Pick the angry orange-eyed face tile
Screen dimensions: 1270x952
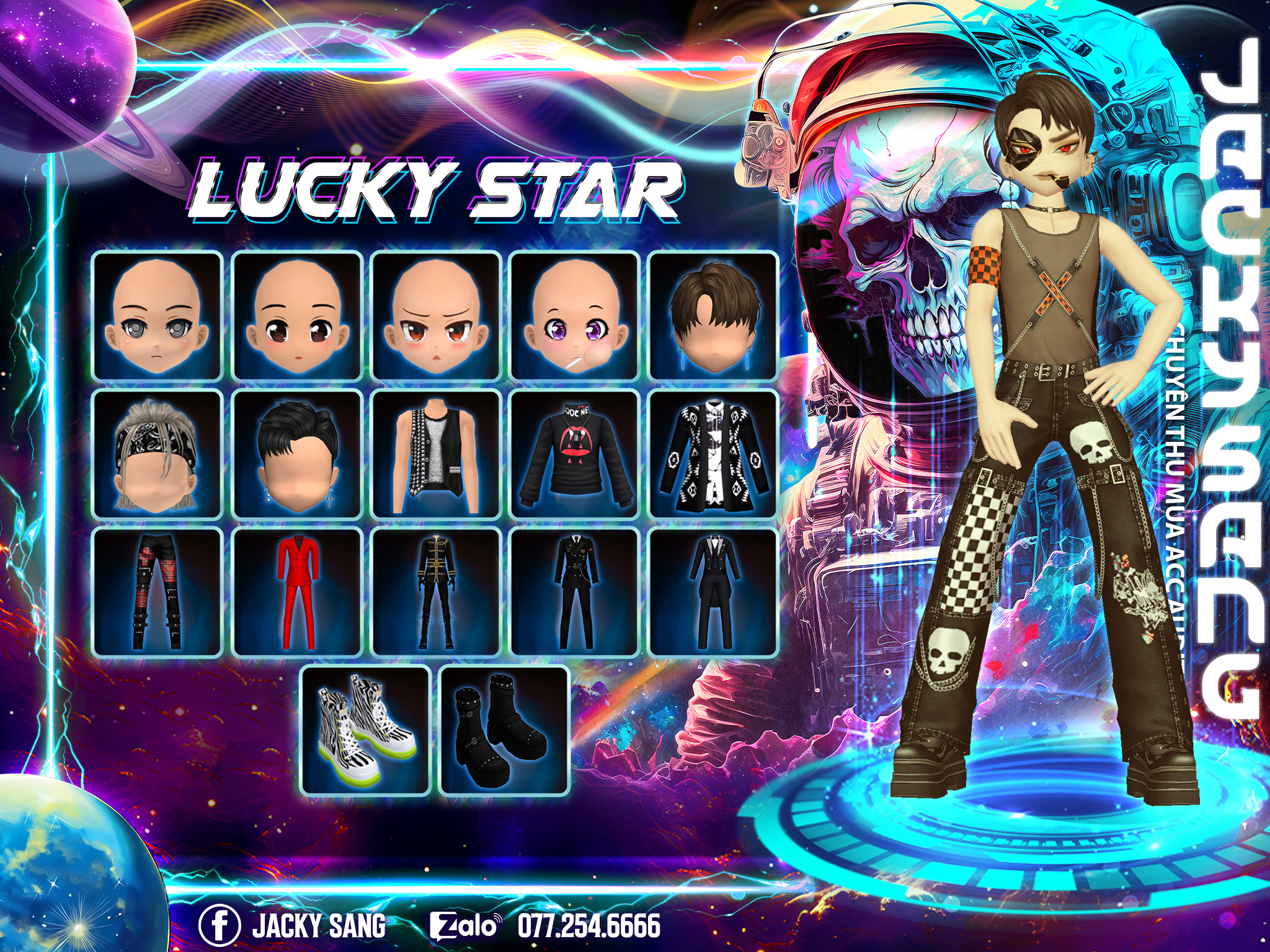tap(435, 315)
